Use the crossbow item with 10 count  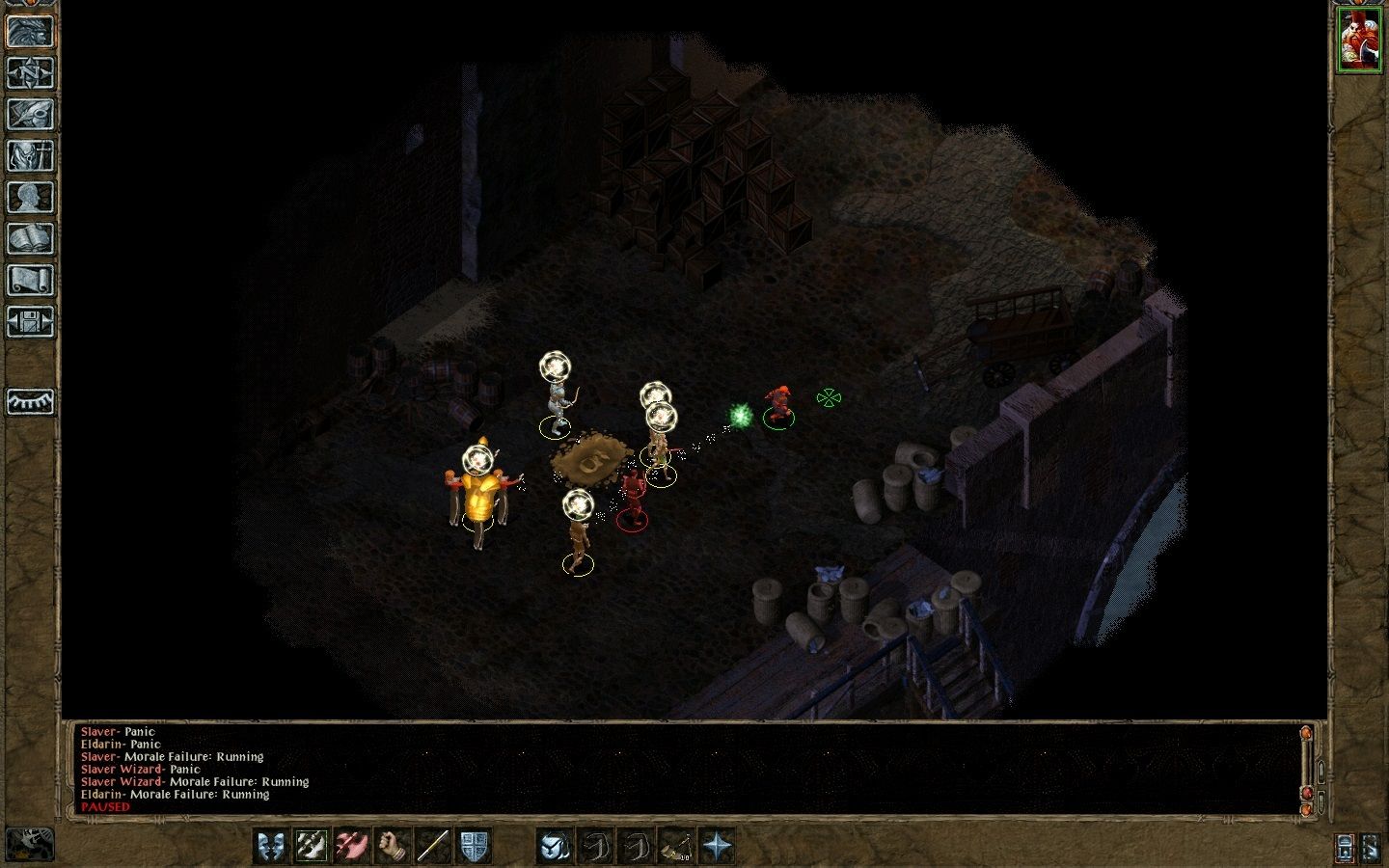[676, 846]
